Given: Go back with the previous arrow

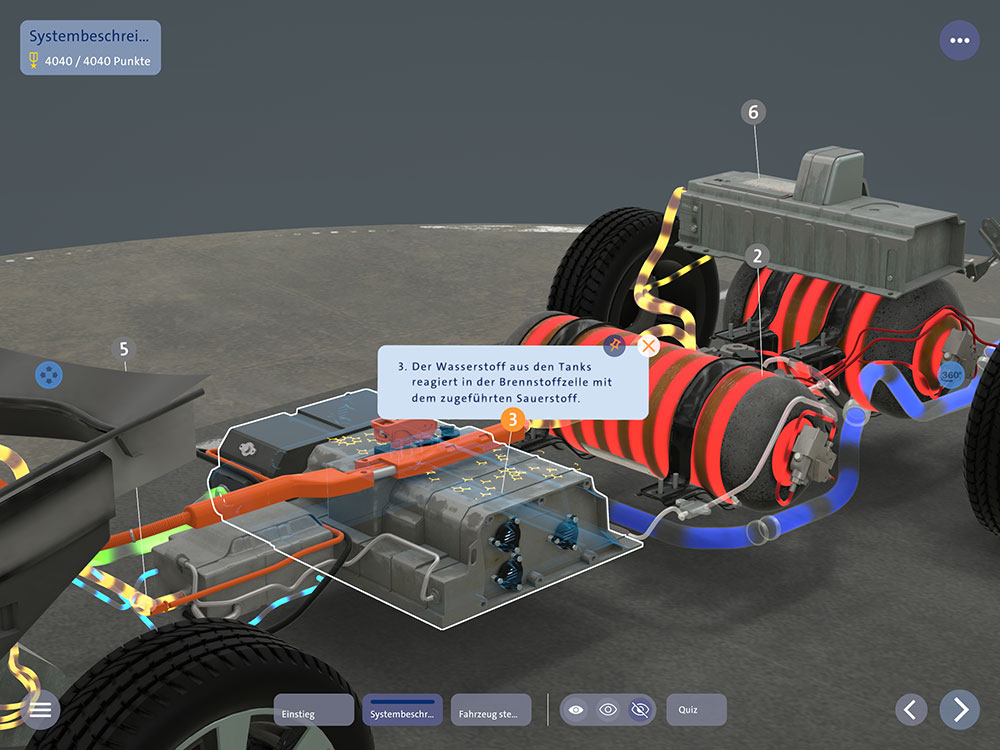Looking at the screenshot, I should tap(910, 709).
